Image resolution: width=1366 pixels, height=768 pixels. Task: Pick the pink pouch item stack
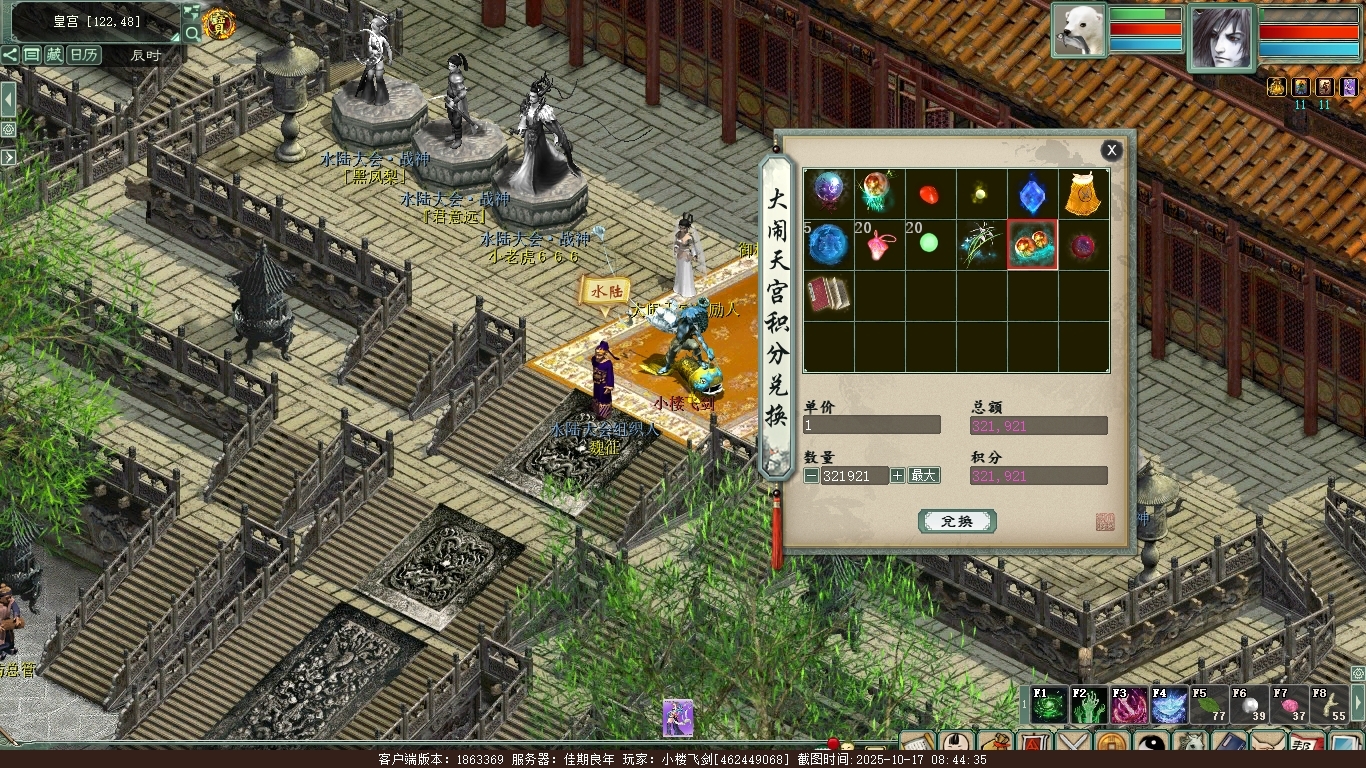click(880, 245)
